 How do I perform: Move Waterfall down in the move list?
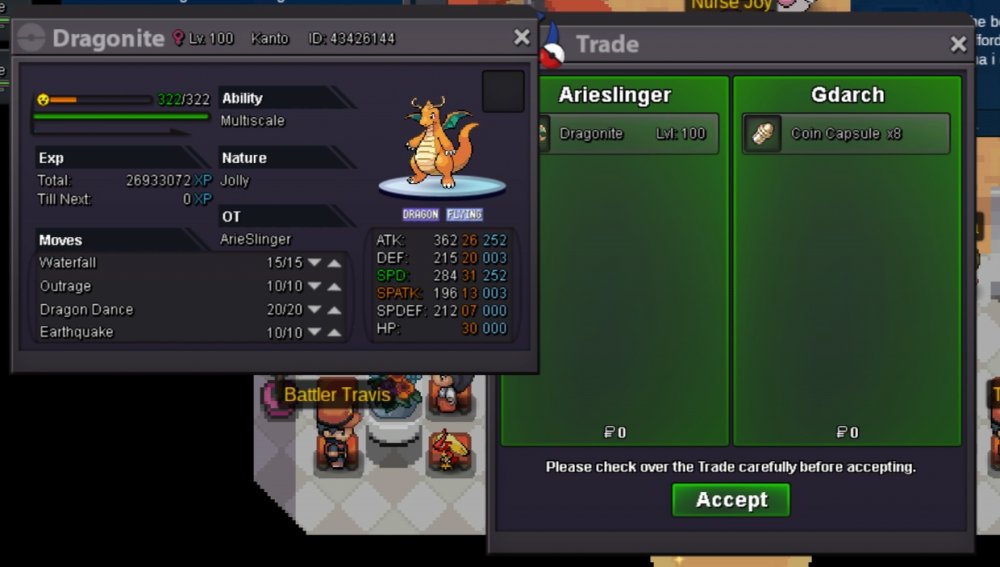click(x=314, y=263)
